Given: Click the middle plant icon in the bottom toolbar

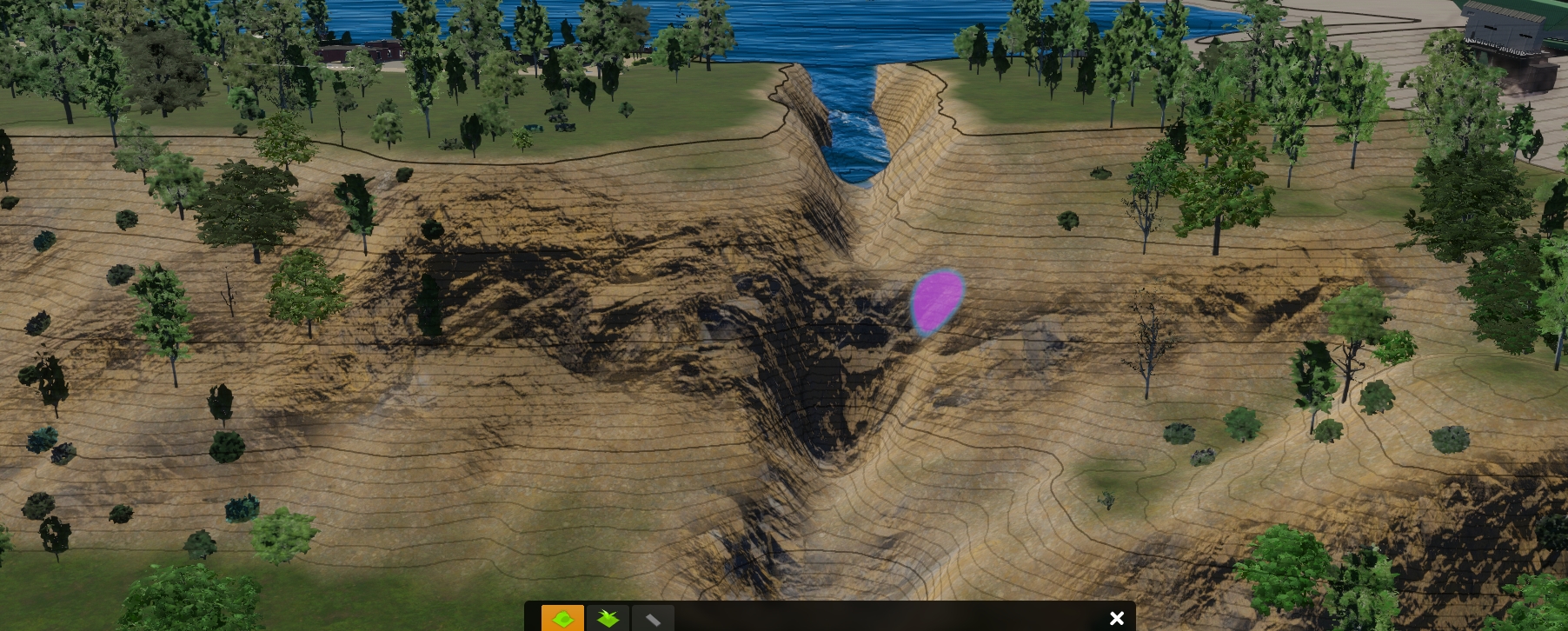Looking at the screenshot, I should [x=608, y=618].
